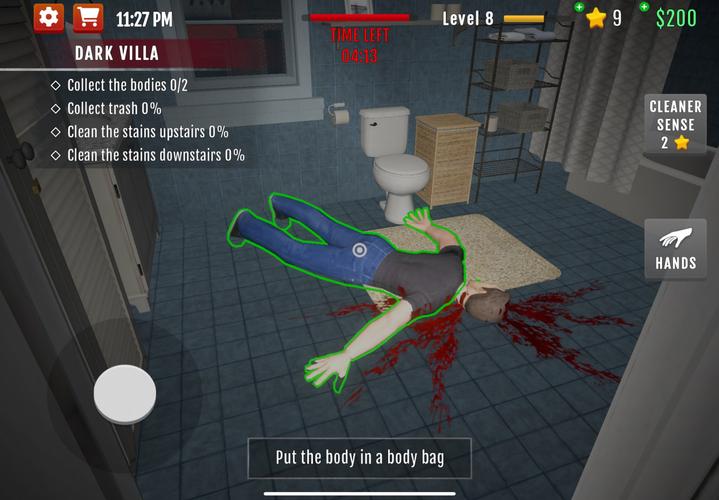Open the settings gear menu

(x=48, y=18)
